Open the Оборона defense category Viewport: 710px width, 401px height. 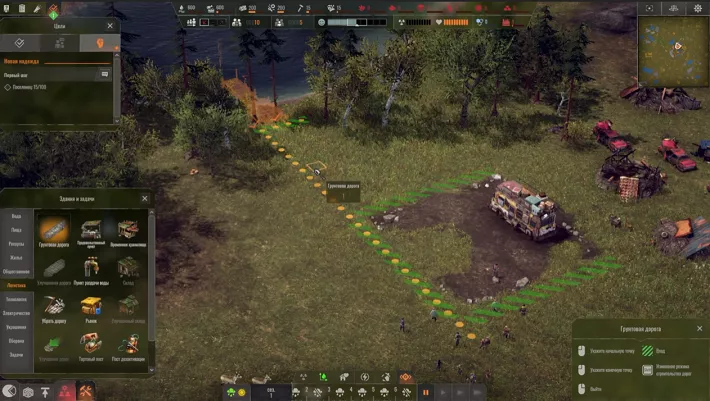[x=16, y=341]
